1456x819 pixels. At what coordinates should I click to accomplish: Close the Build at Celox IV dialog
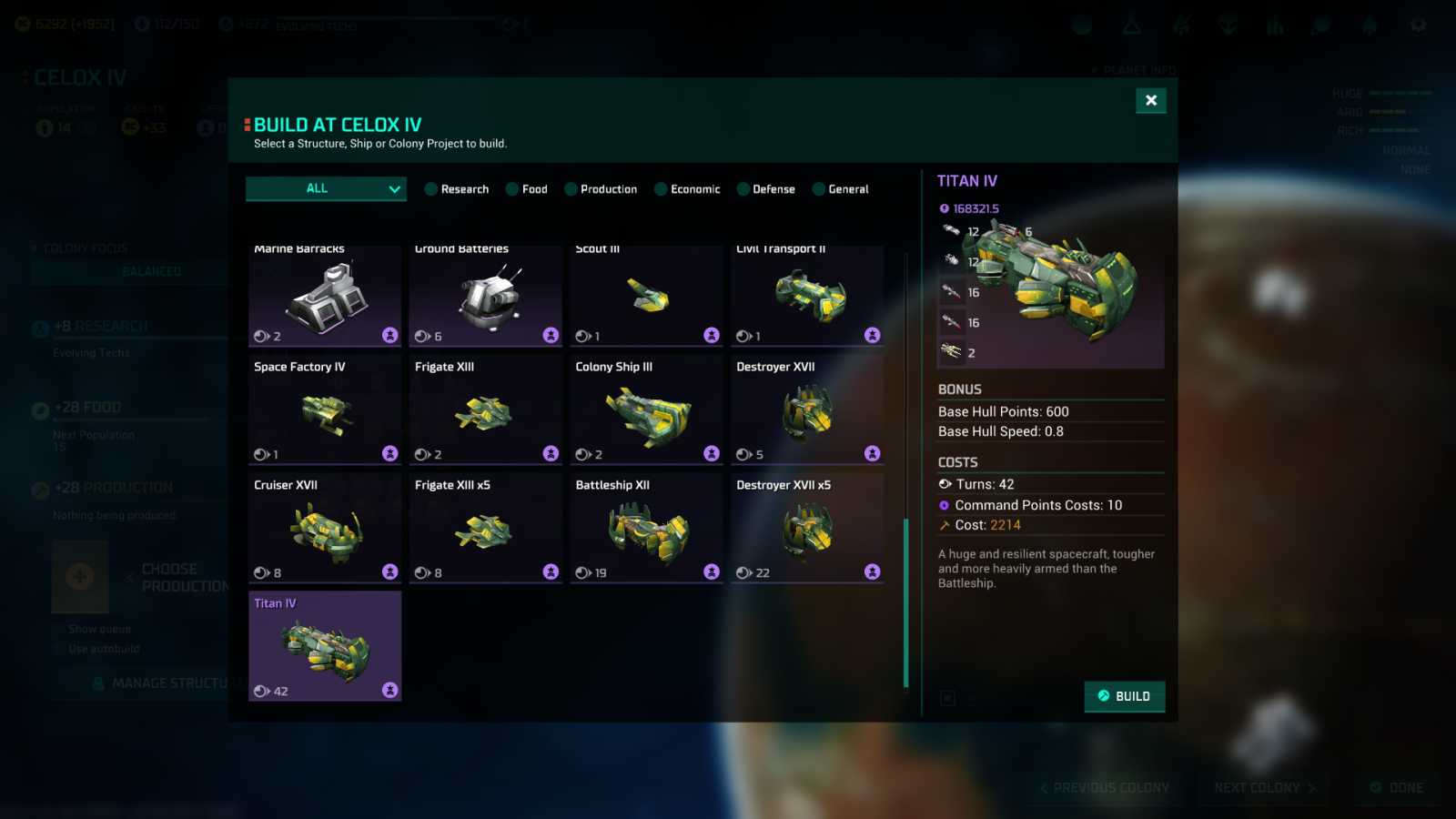click(1150, 100)
